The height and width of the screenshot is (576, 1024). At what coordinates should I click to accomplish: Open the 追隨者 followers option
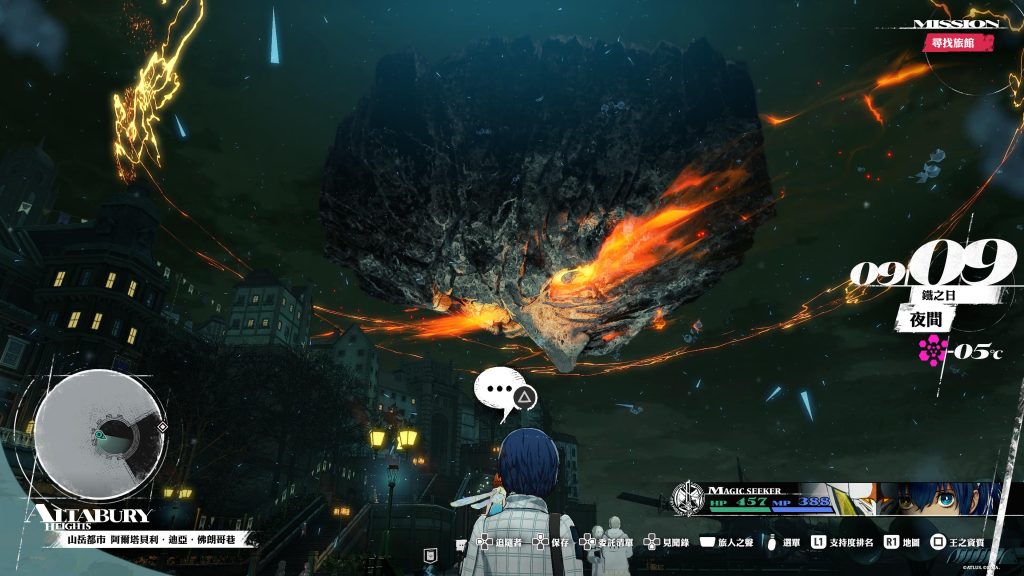[498, 542]
